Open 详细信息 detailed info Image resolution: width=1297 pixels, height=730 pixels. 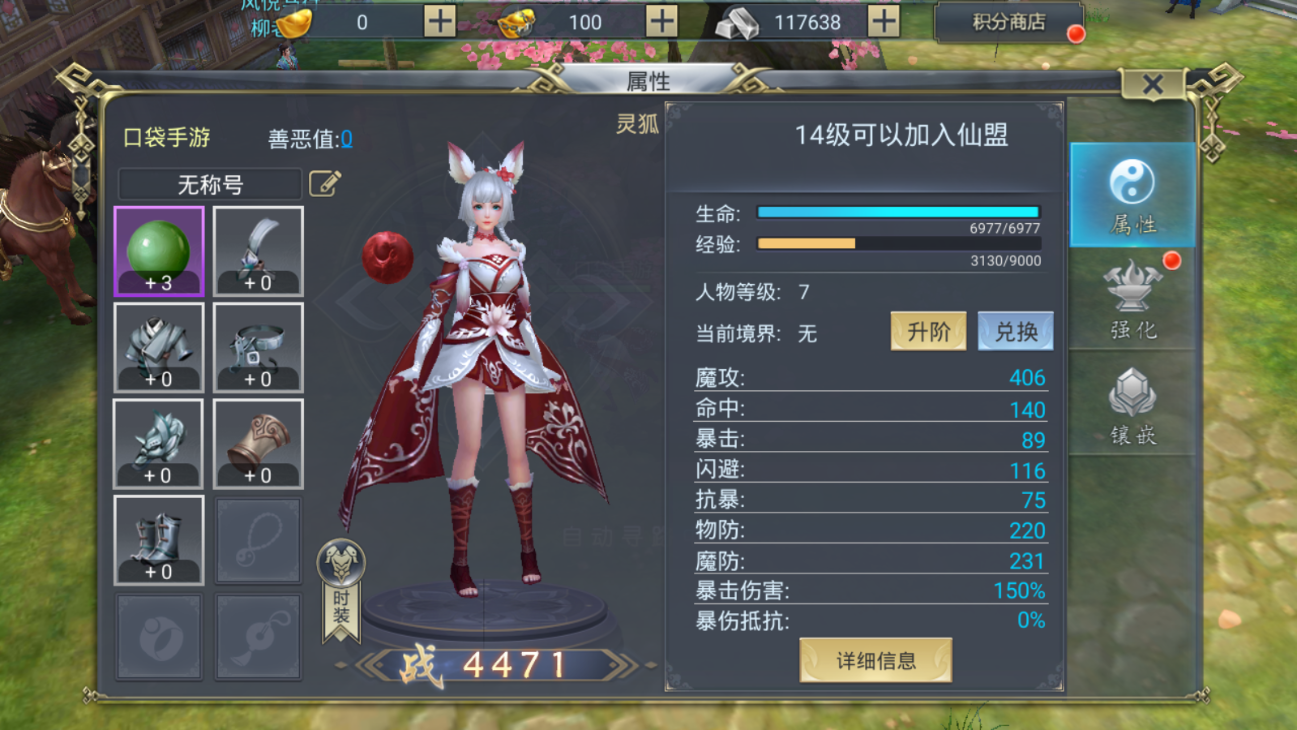point(876,660)
